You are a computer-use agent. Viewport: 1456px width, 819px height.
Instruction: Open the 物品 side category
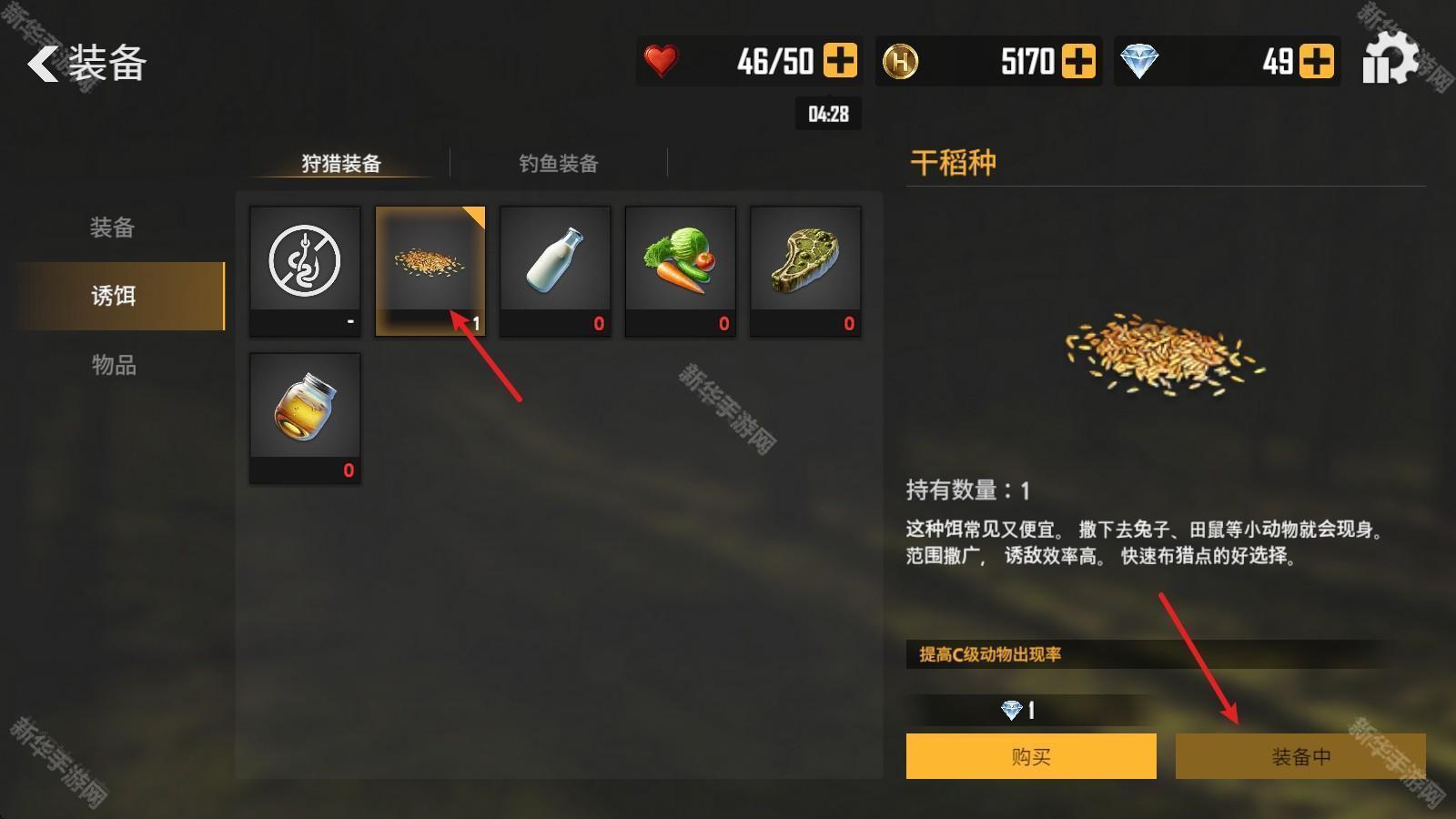114,365
